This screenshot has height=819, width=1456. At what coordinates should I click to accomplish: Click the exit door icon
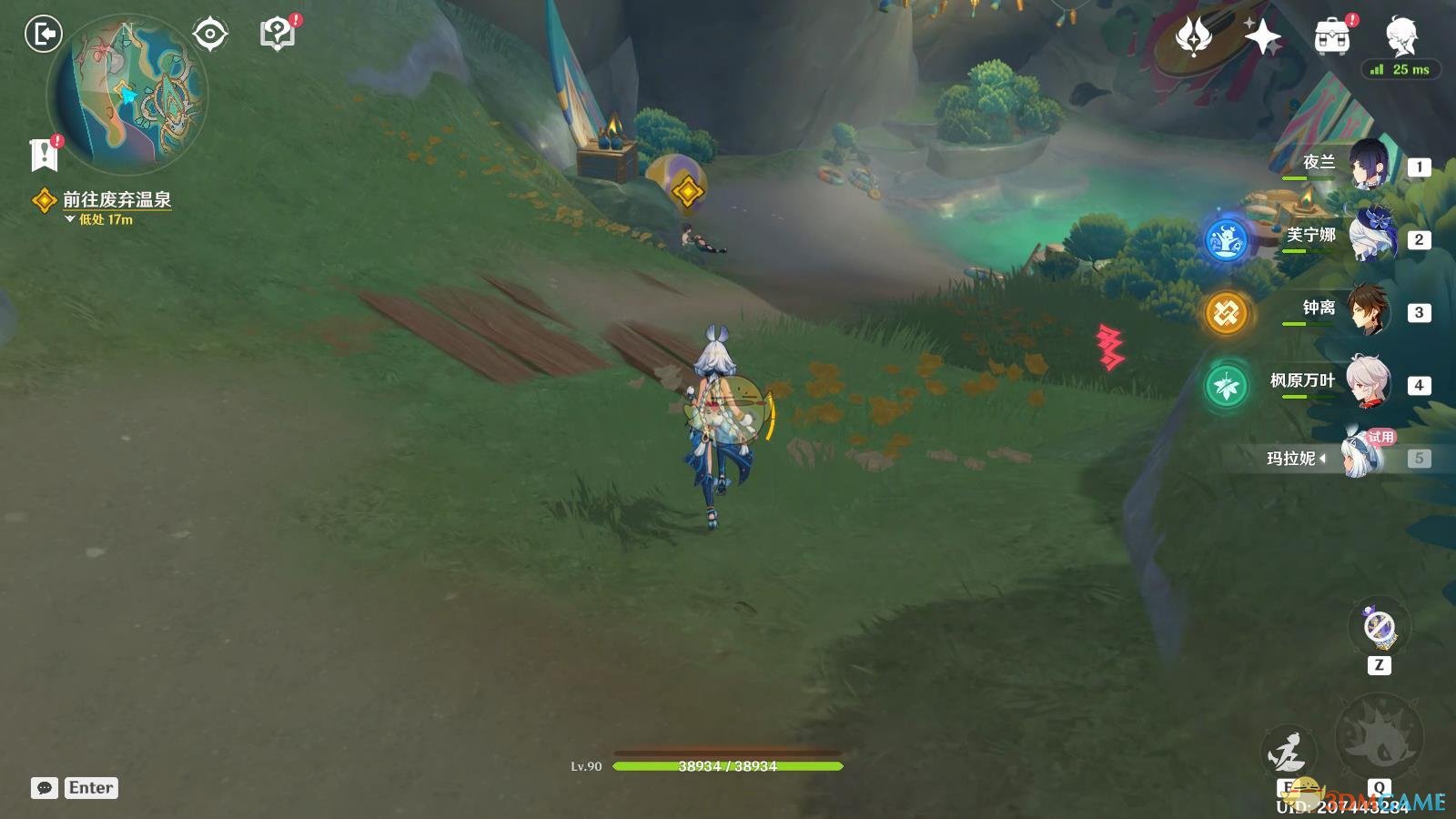pyautogui.click(x=43, y=35)
